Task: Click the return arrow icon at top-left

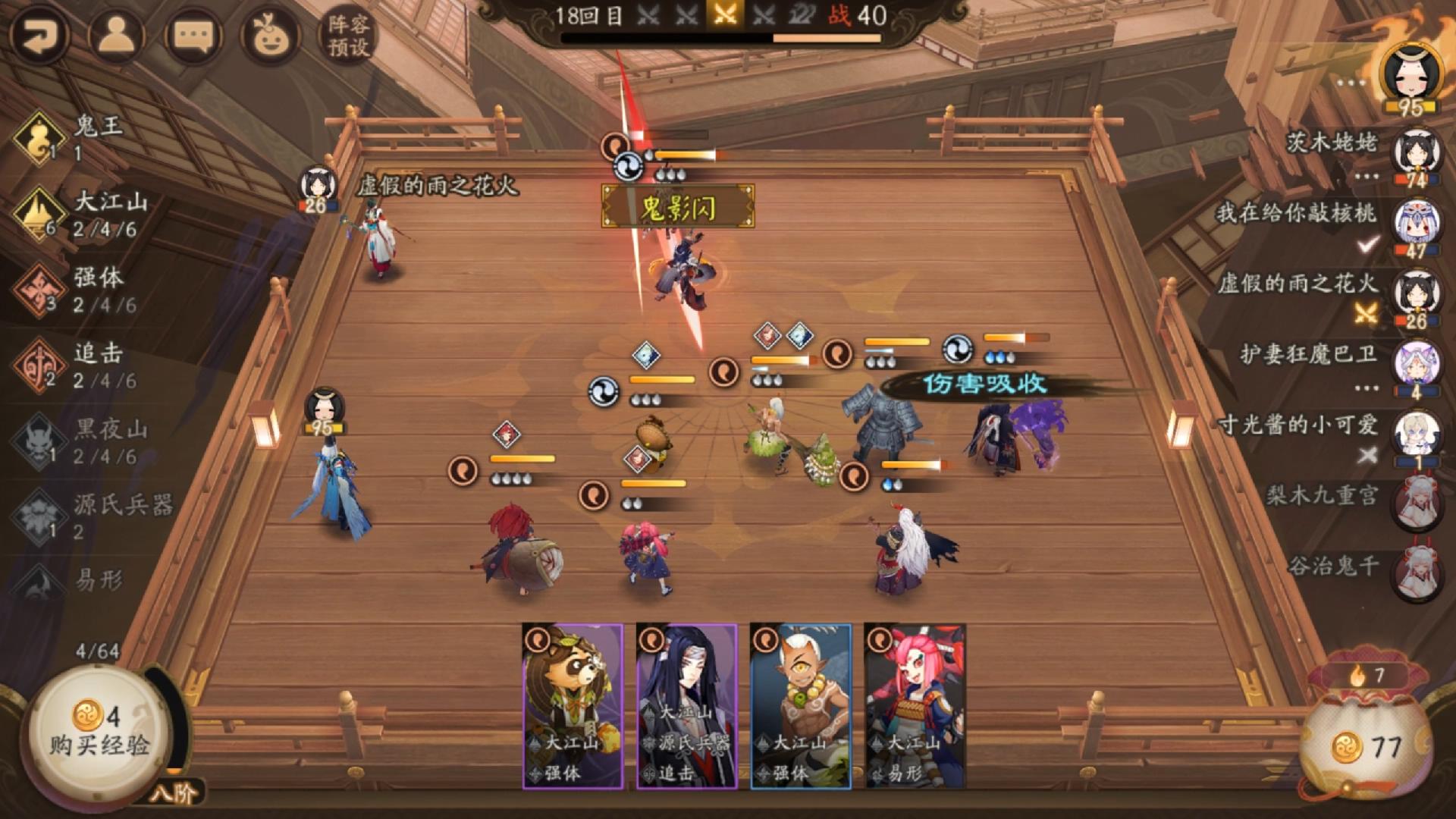Action: pos(42,32)
